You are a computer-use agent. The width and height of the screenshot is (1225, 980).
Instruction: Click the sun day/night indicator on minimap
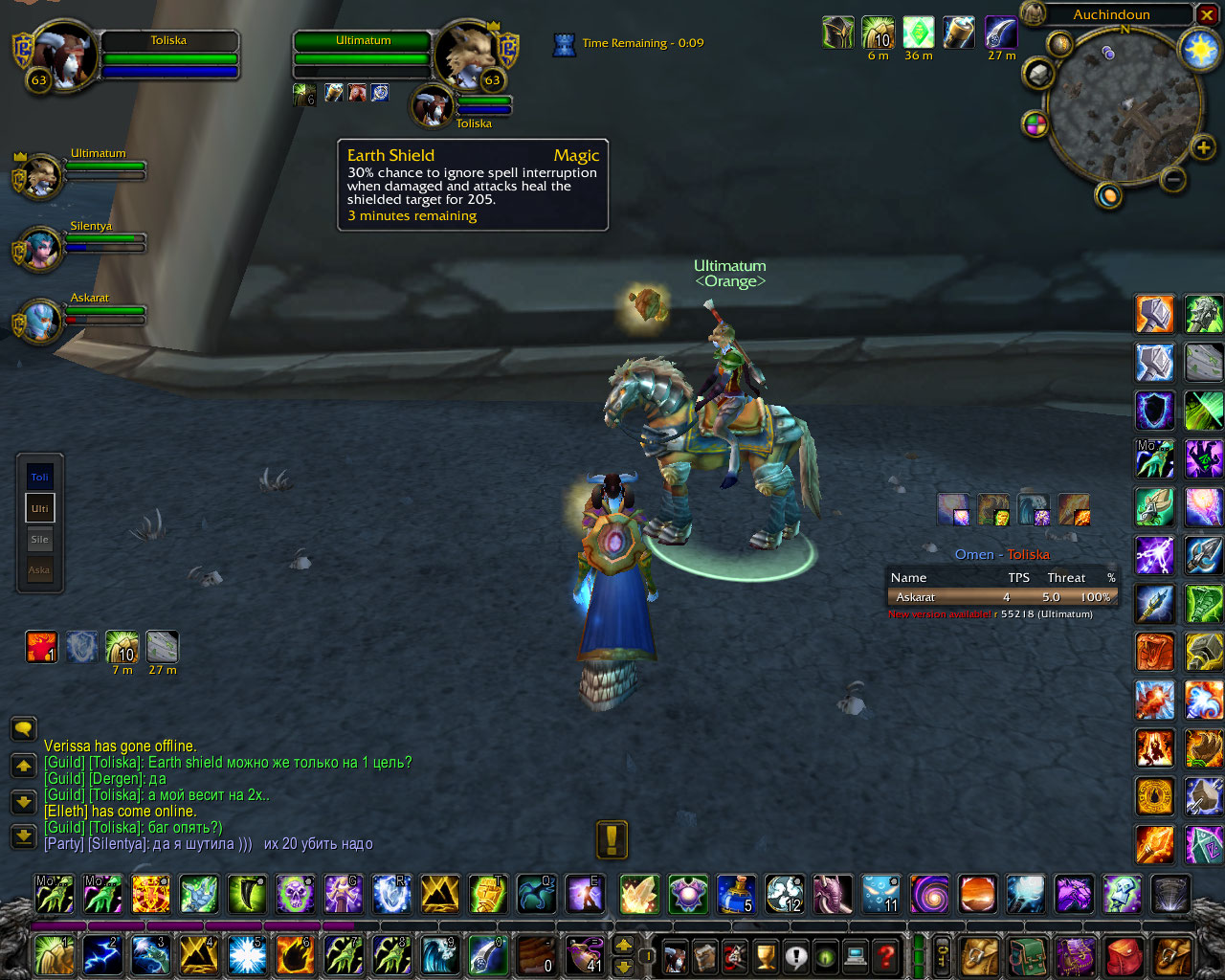1200,50
